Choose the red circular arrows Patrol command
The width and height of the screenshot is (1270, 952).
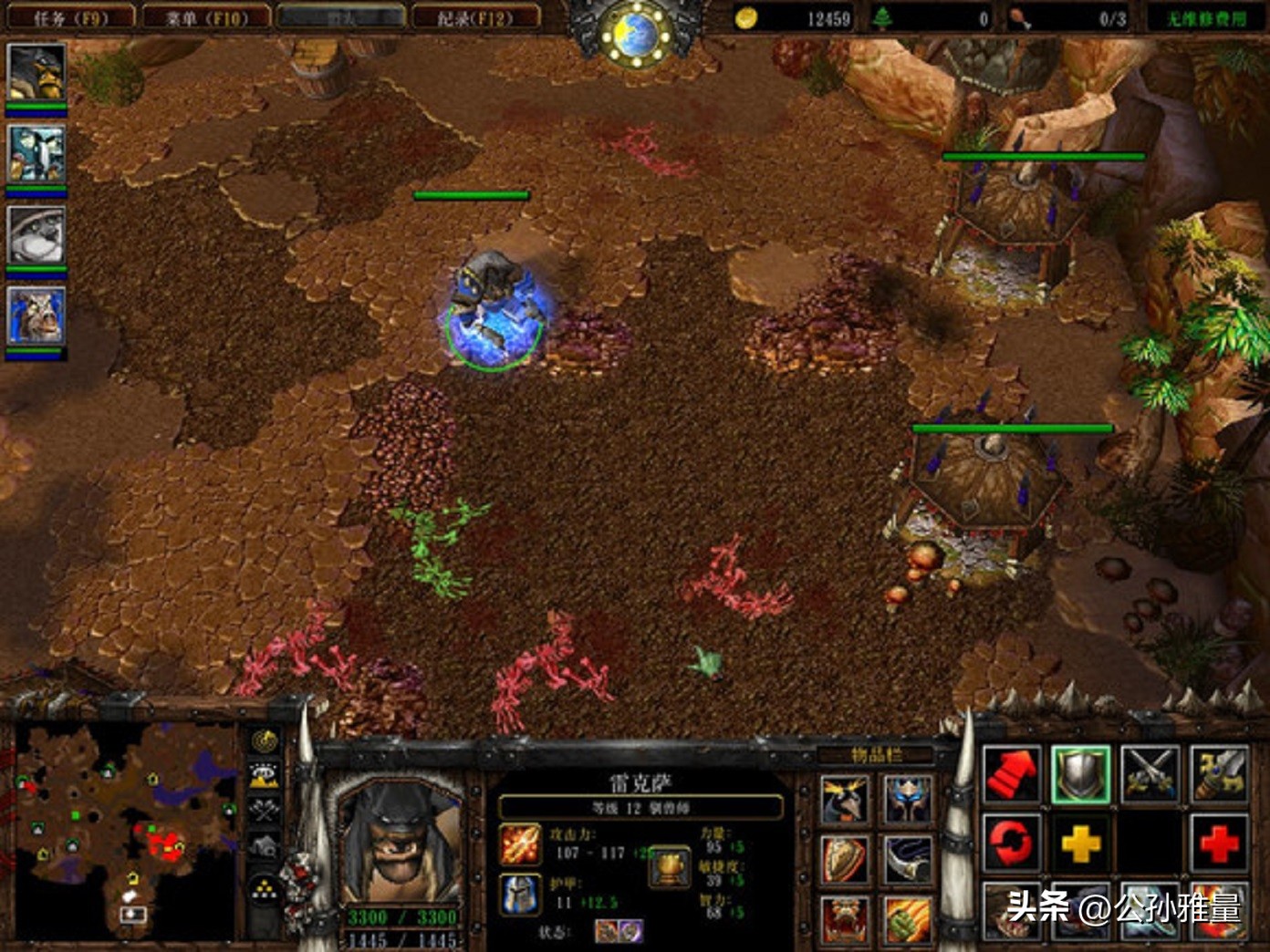tap(1012, 843)
